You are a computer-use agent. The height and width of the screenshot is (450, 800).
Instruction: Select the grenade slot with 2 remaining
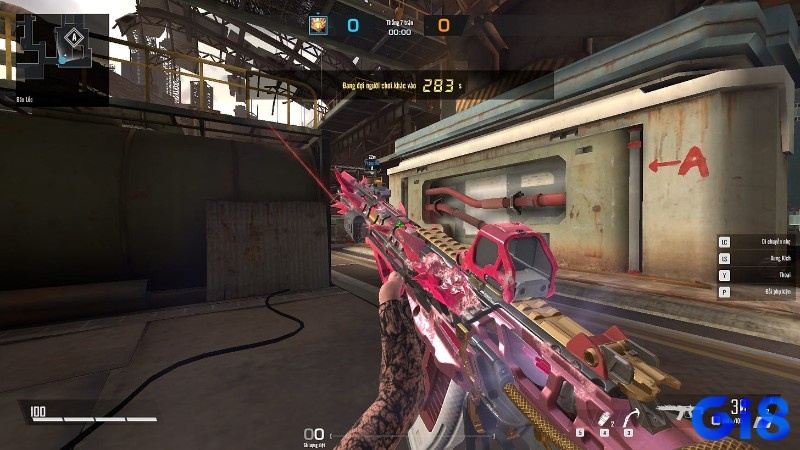point(602,419)
